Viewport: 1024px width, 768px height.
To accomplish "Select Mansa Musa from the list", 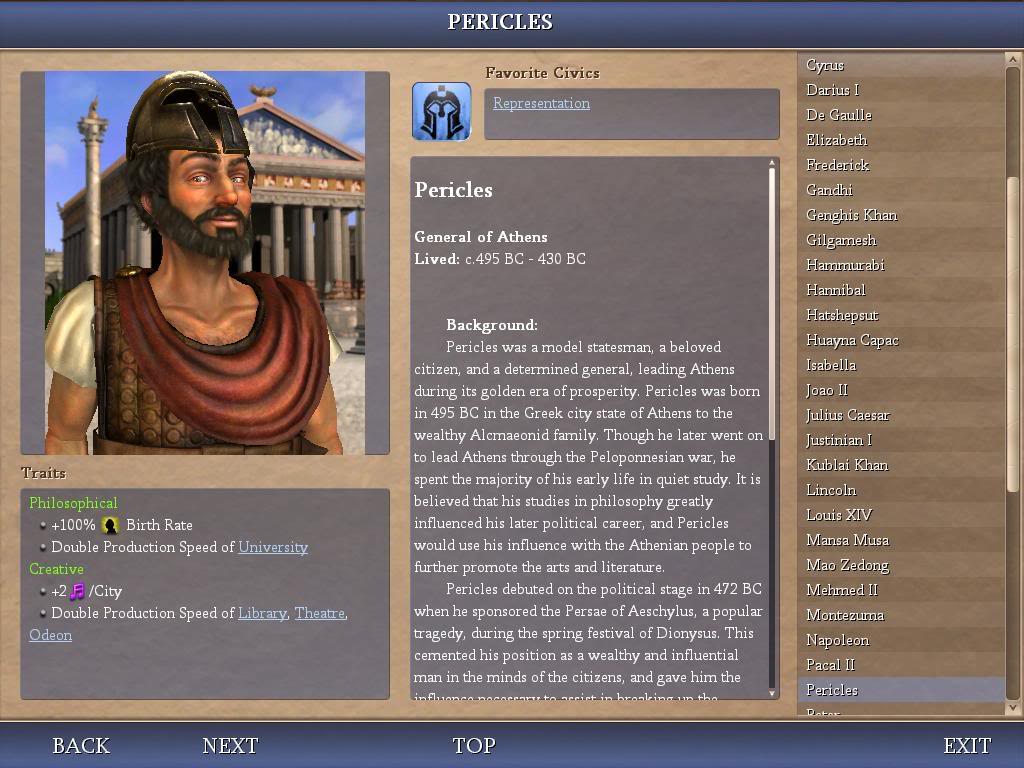I will 847,540.
